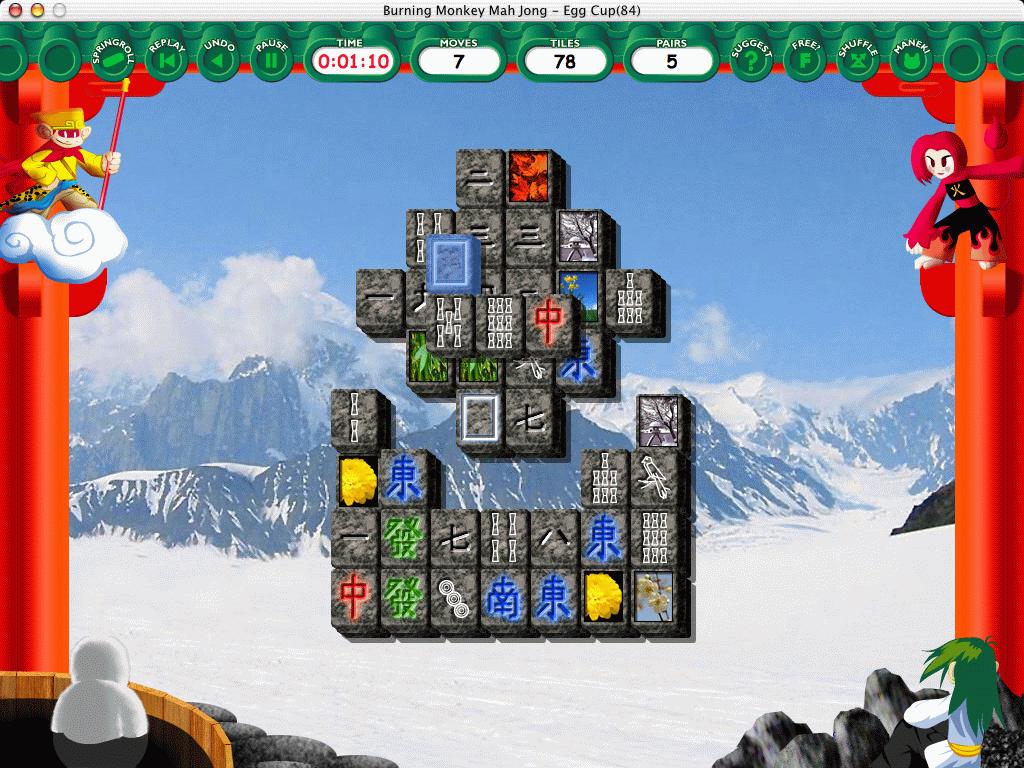1024x768 pixels.
Task: Click the Maneki cat button
Action: click(911, 60)
